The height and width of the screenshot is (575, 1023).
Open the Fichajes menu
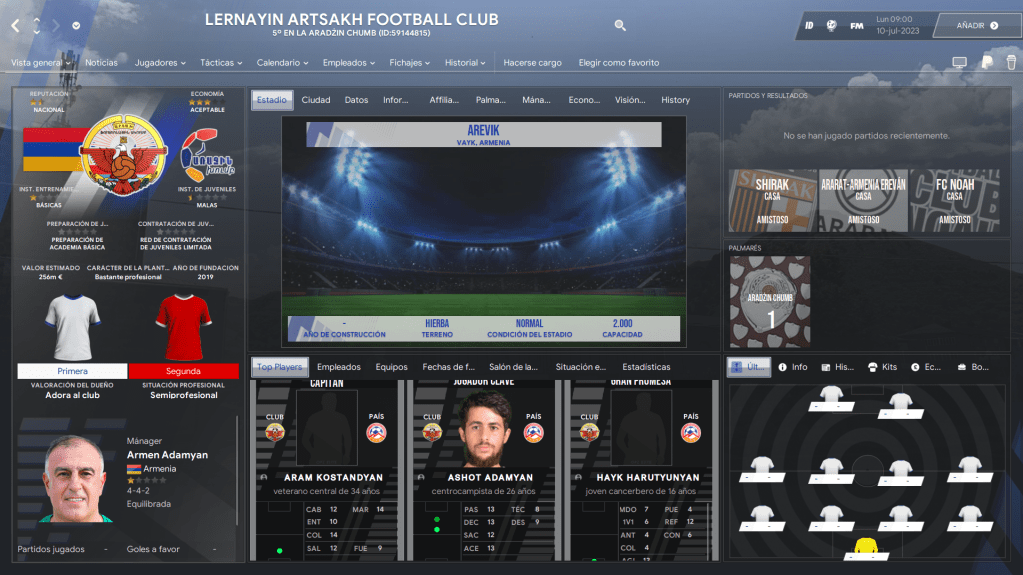(410, 63)
